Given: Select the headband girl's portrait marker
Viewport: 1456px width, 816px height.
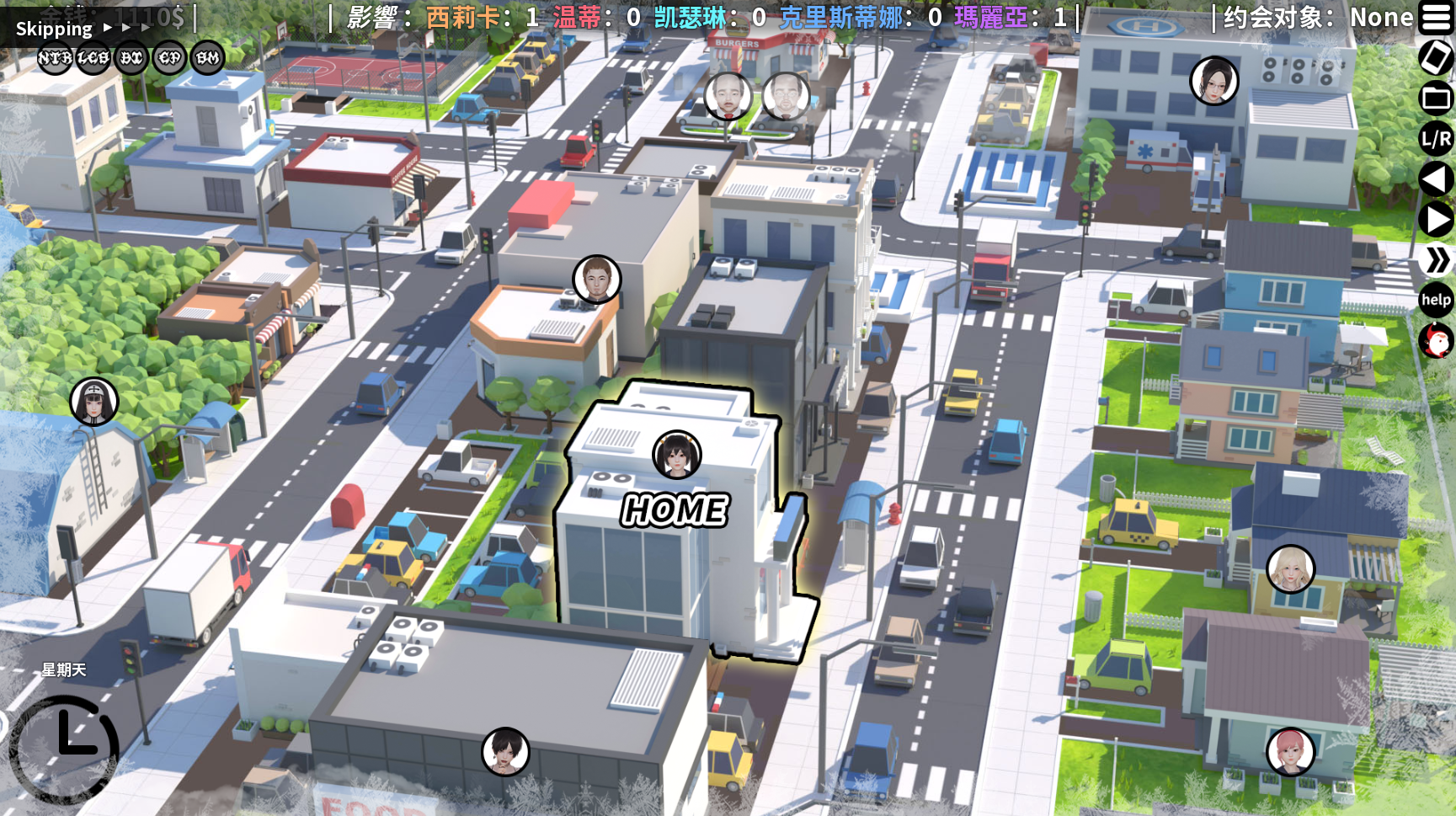Looking at the screenshot, I should tap(94, 401).
